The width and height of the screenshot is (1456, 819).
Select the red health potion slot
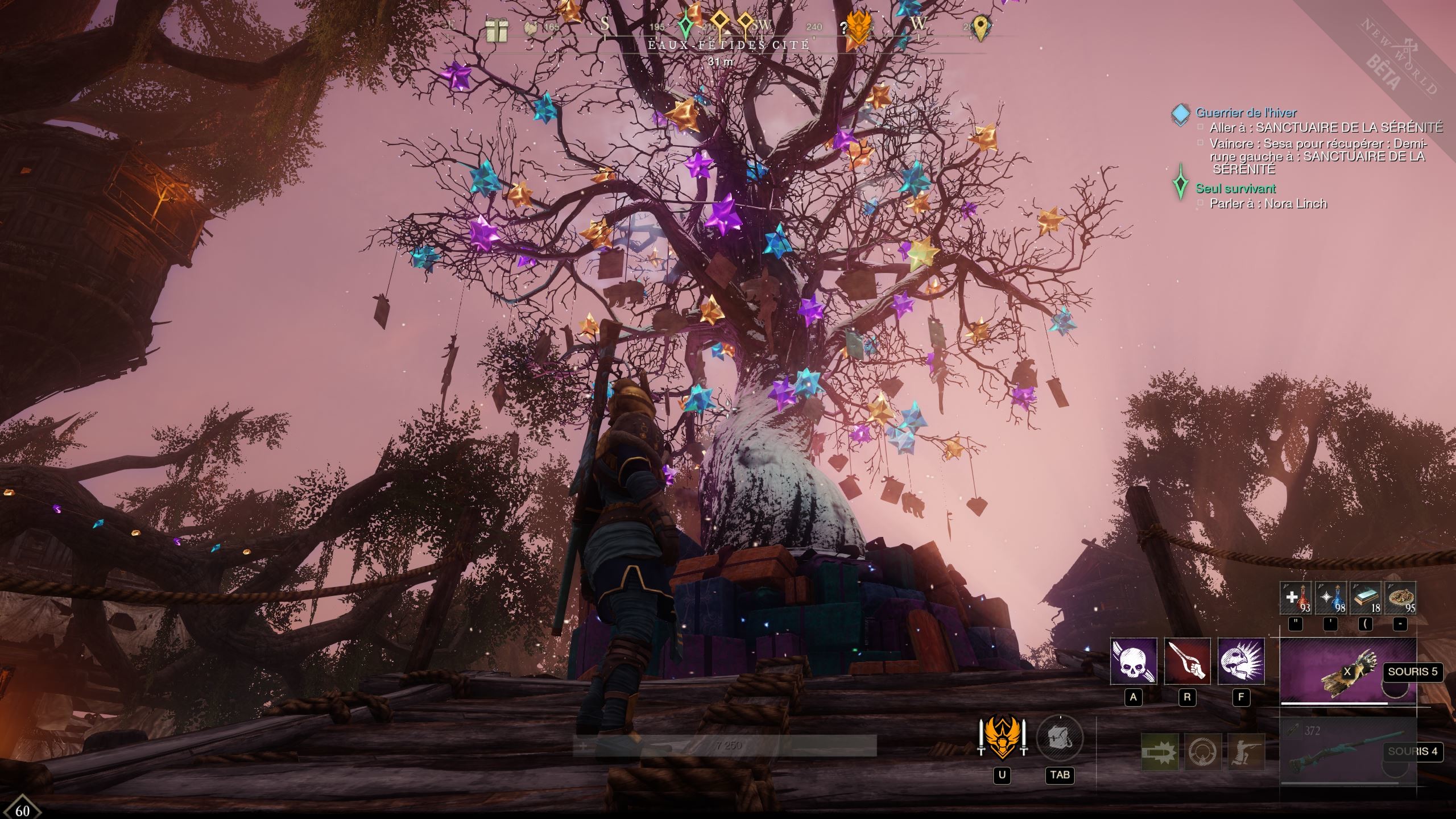pos(1296,598)
